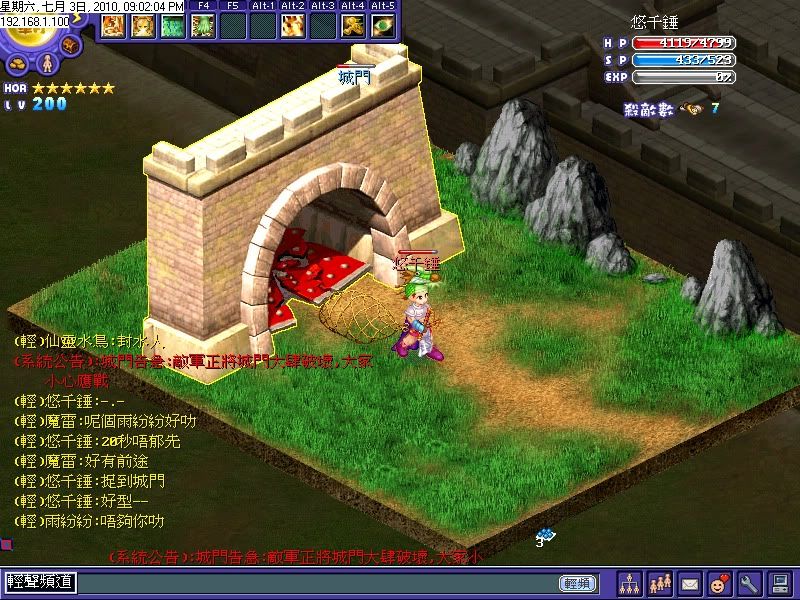The width and height of the screenshot is (800, 600).
Task: Click the 輕頻 channel button
Action: tap(577, 582)
